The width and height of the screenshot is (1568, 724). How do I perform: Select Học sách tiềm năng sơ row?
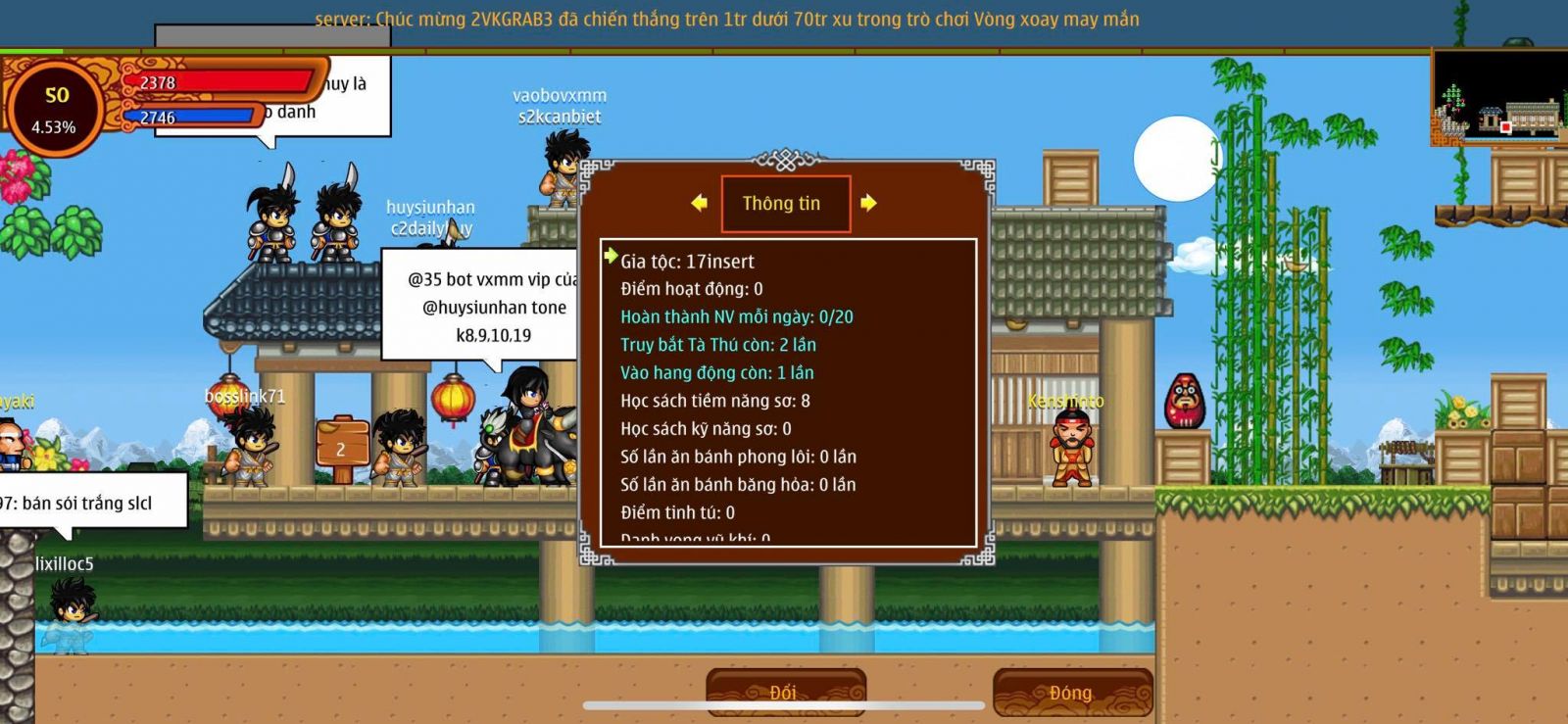(x=714, y=401)
